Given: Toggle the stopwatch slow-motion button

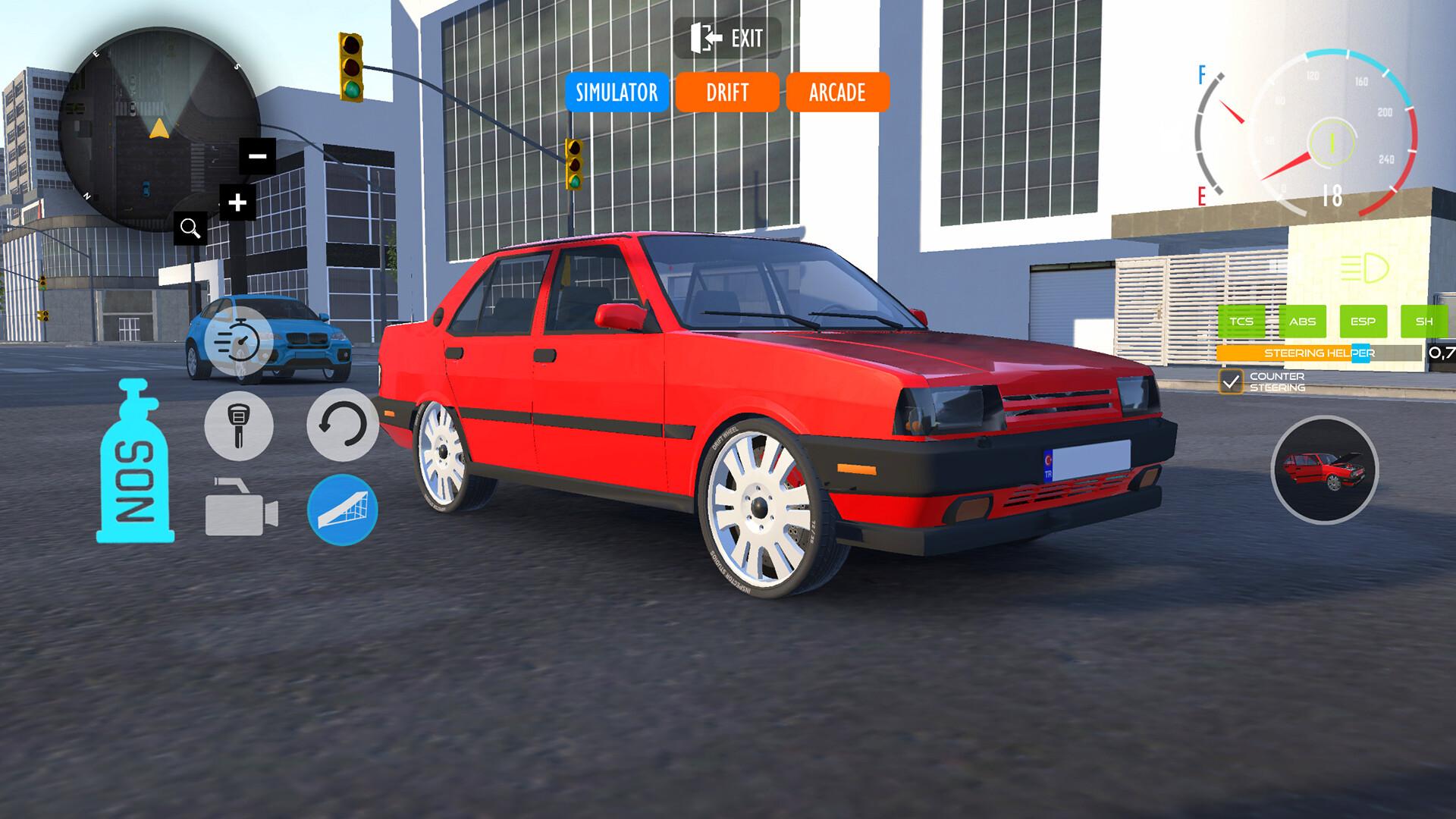Looking at the screenshot, I should point(239,341).
